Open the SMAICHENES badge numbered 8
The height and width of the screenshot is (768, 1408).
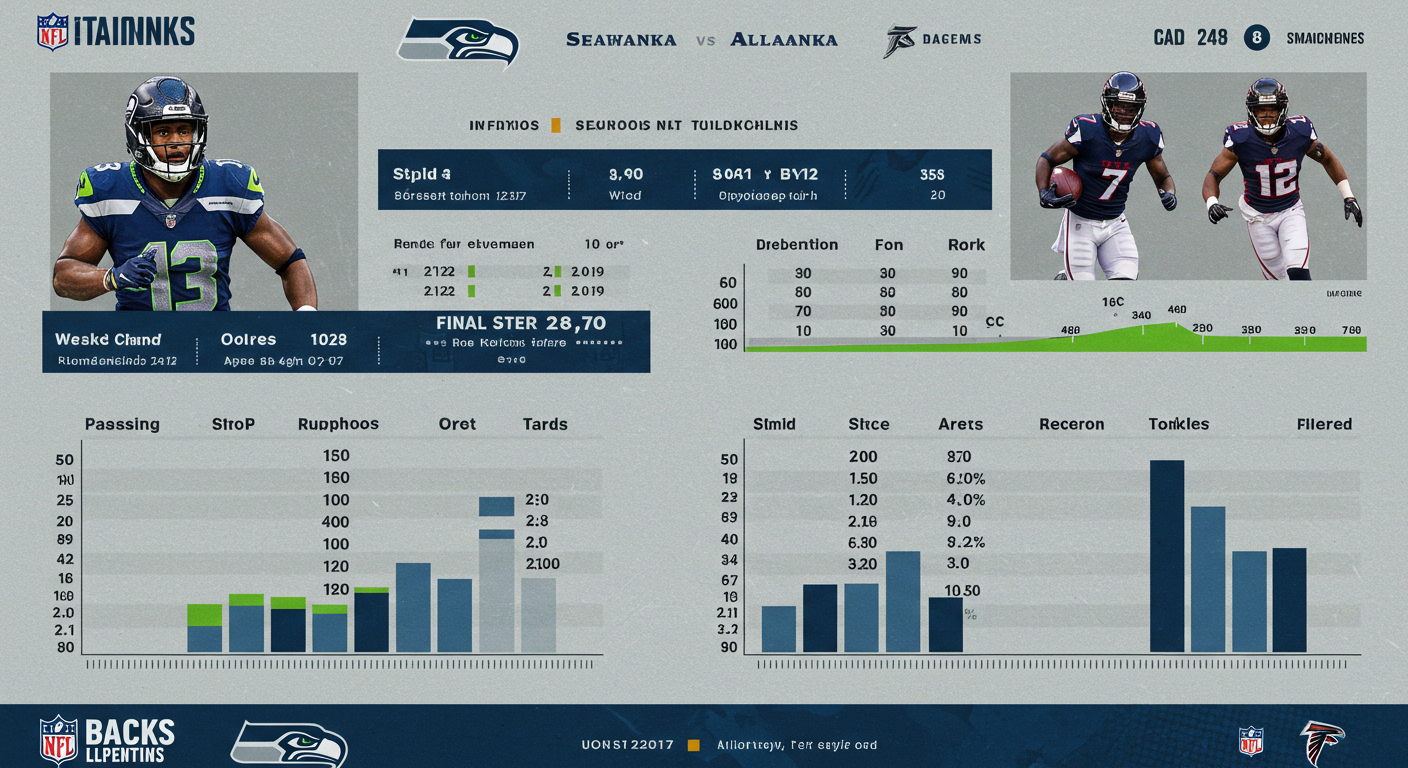(x=1256, y=38)
